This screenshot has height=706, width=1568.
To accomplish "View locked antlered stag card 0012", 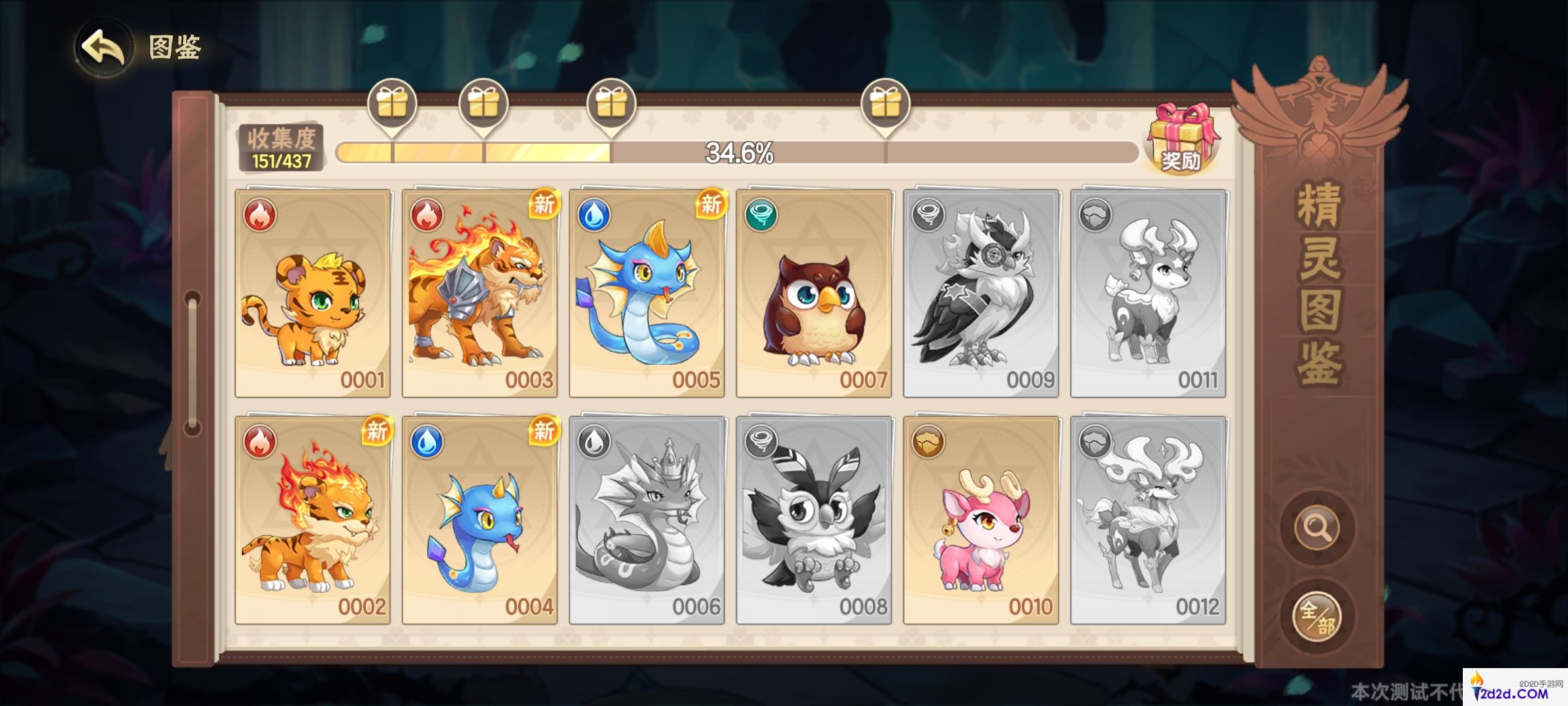I will click(x=1148, y=520).
